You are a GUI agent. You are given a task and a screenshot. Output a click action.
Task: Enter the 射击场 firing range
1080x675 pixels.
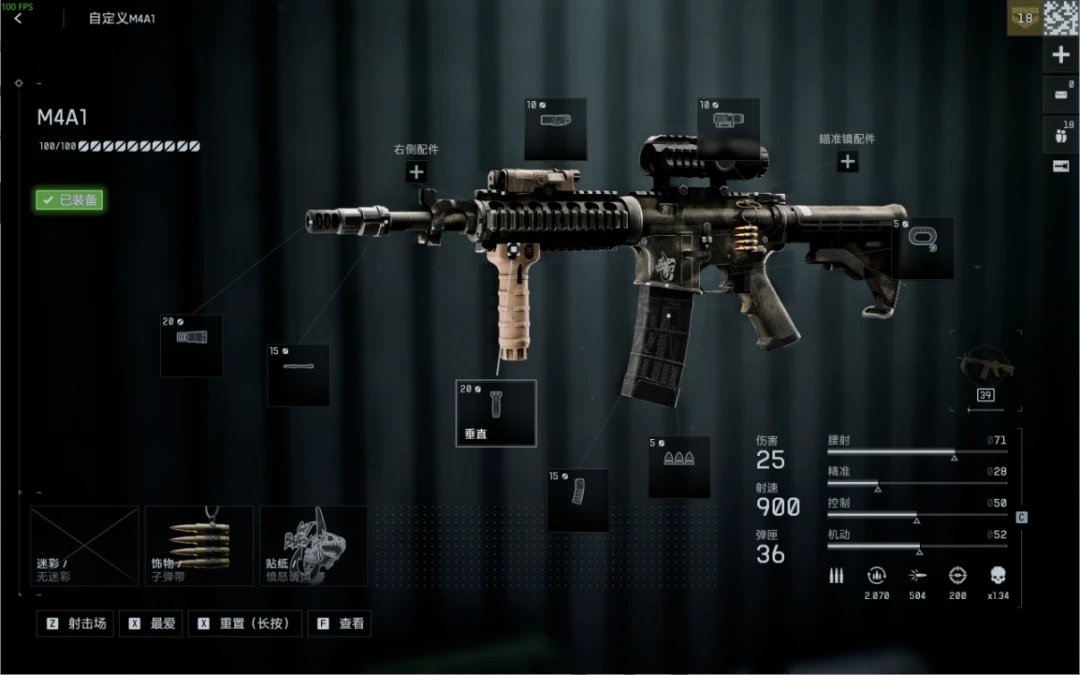tap(76, 623)
